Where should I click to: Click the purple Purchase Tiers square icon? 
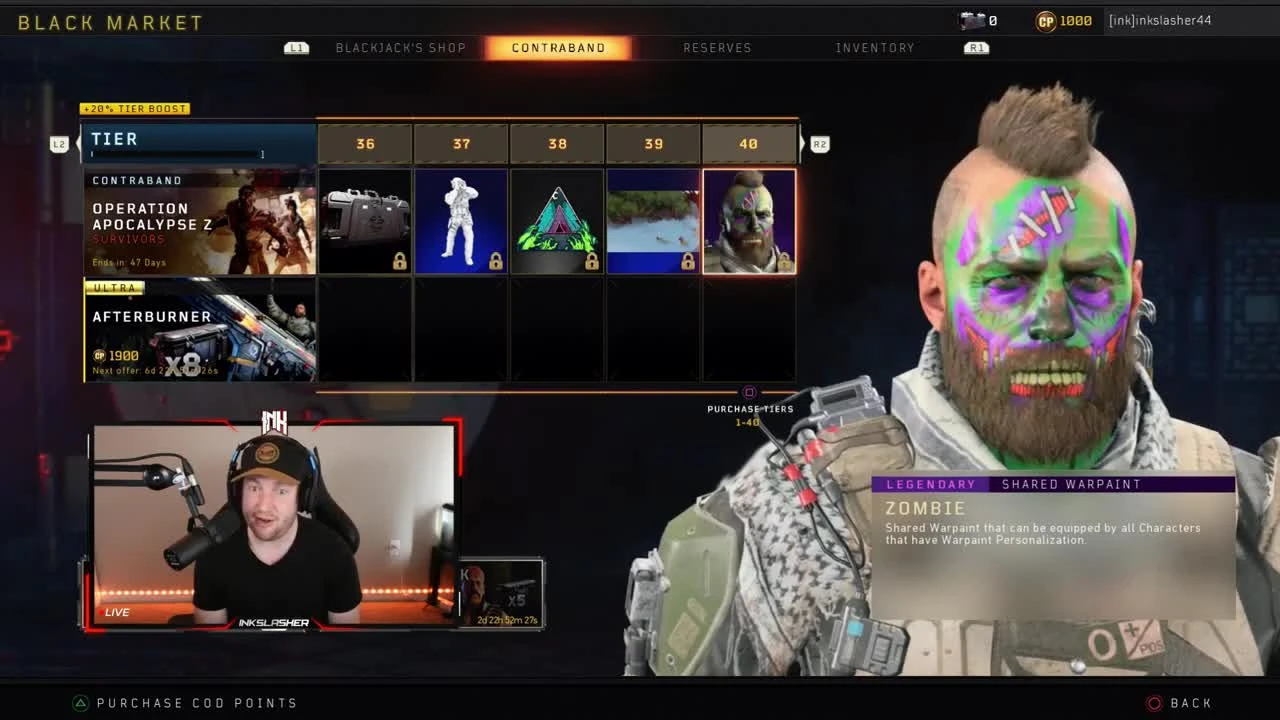tap(749, 394)
